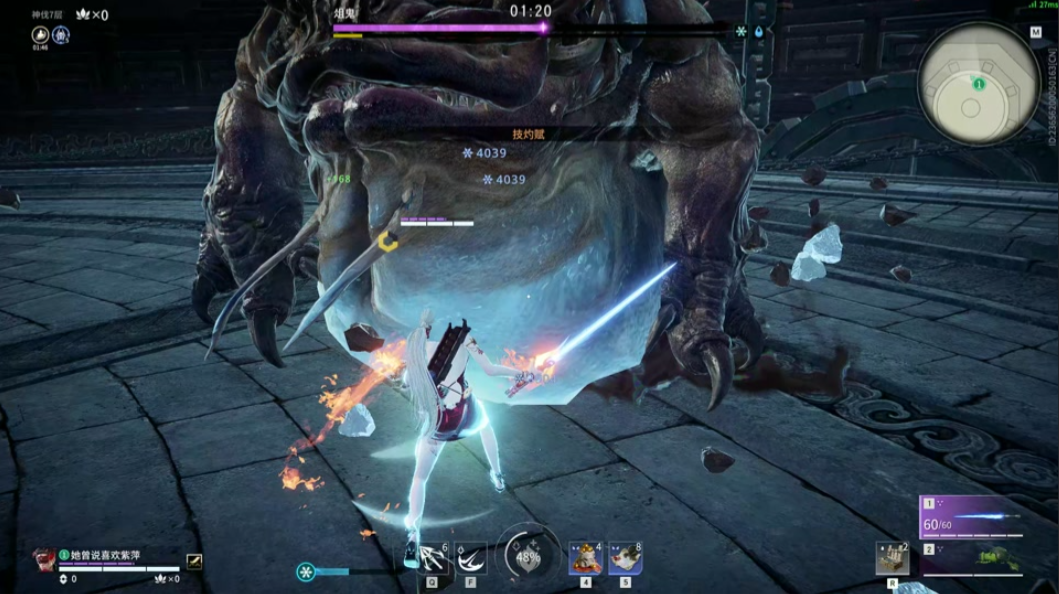Select the small sword icon beside player name
The width and height of the screenshot is (1059, 594).
click(194, 562)
